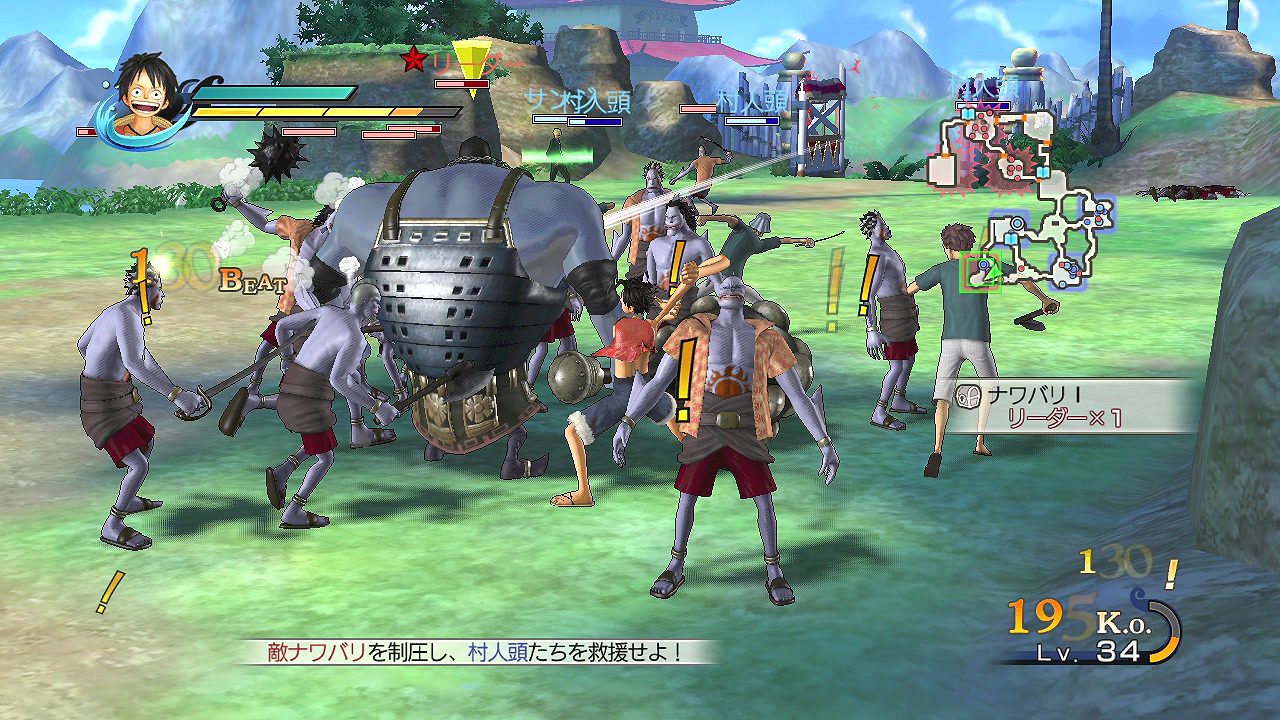Click the territory emblem beside ナワバリ I
Viewport: 1280px width, 720px height.
(x=969, y=396)
